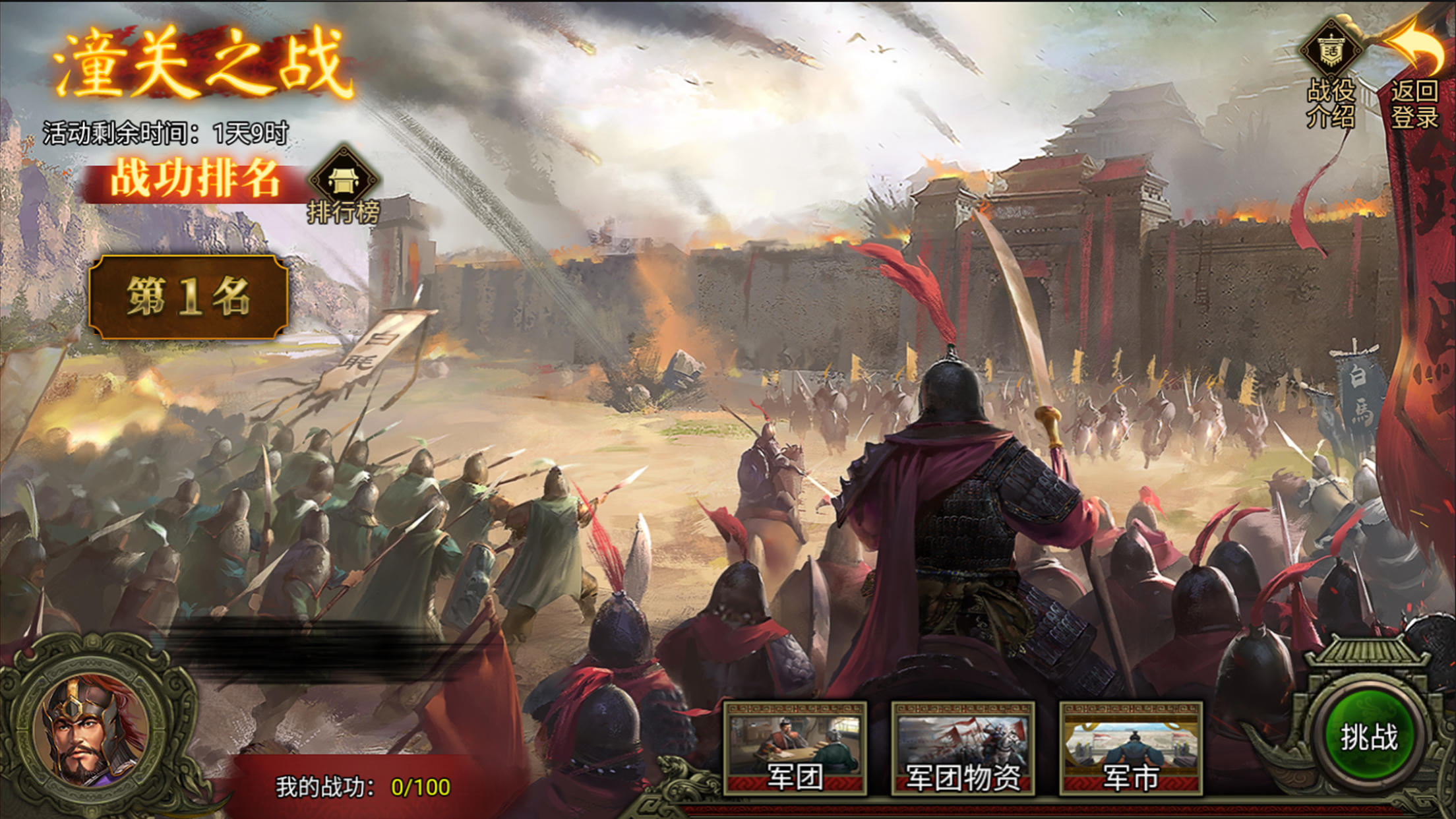Open the 军市 military market
Screen dimensions: 1456x819
1131,748
